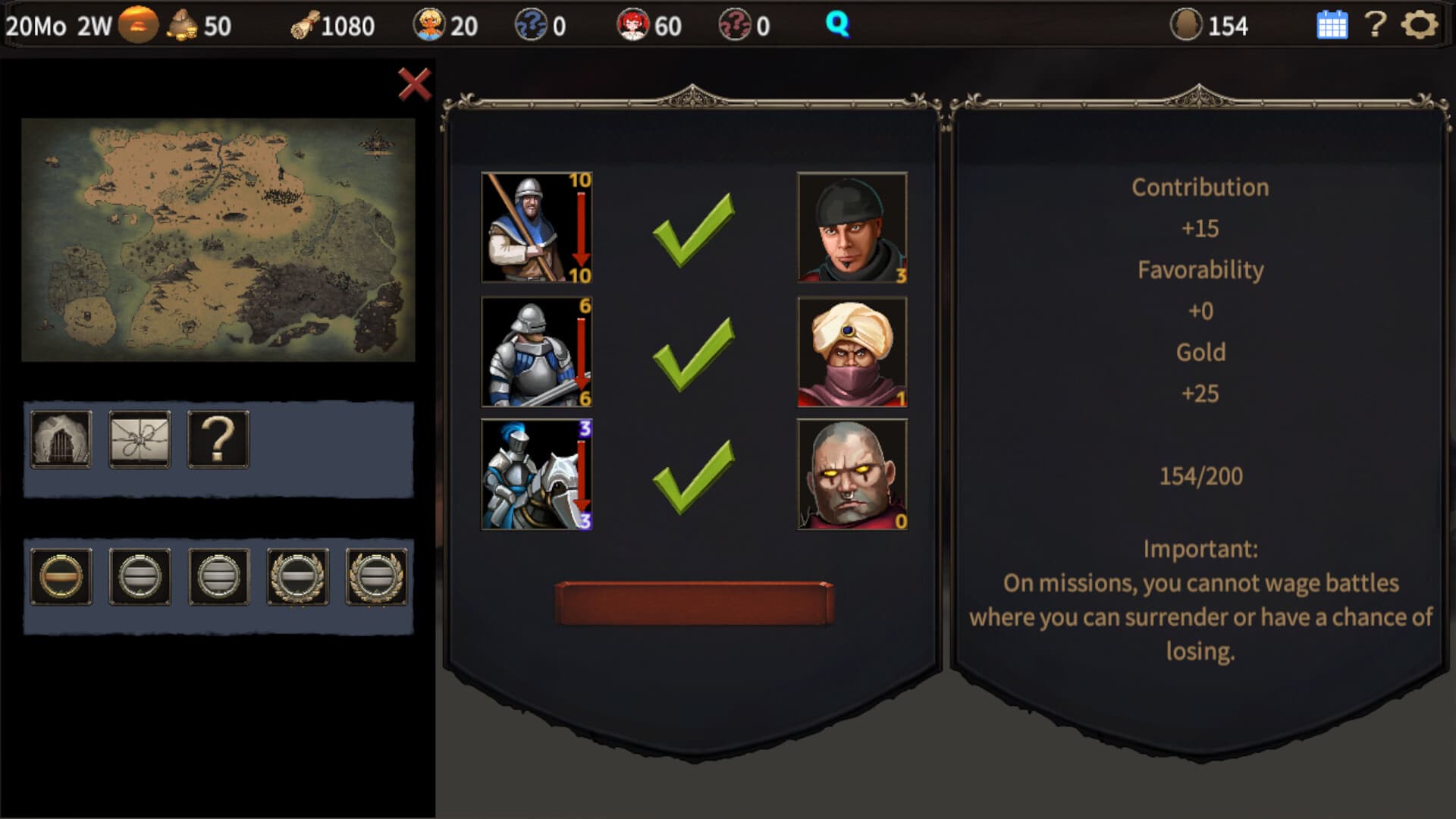Open the blue search magnifier in the top bar
The height and width of the screenshot is (819, 1456).
pyautogui.click(x=837, y=24)
